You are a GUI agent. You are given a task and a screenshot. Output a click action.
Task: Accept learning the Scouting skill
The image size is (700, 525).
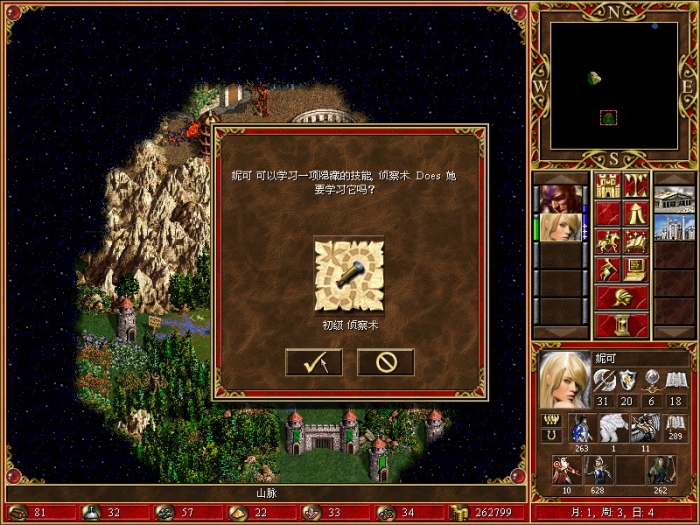pos(313,362)
